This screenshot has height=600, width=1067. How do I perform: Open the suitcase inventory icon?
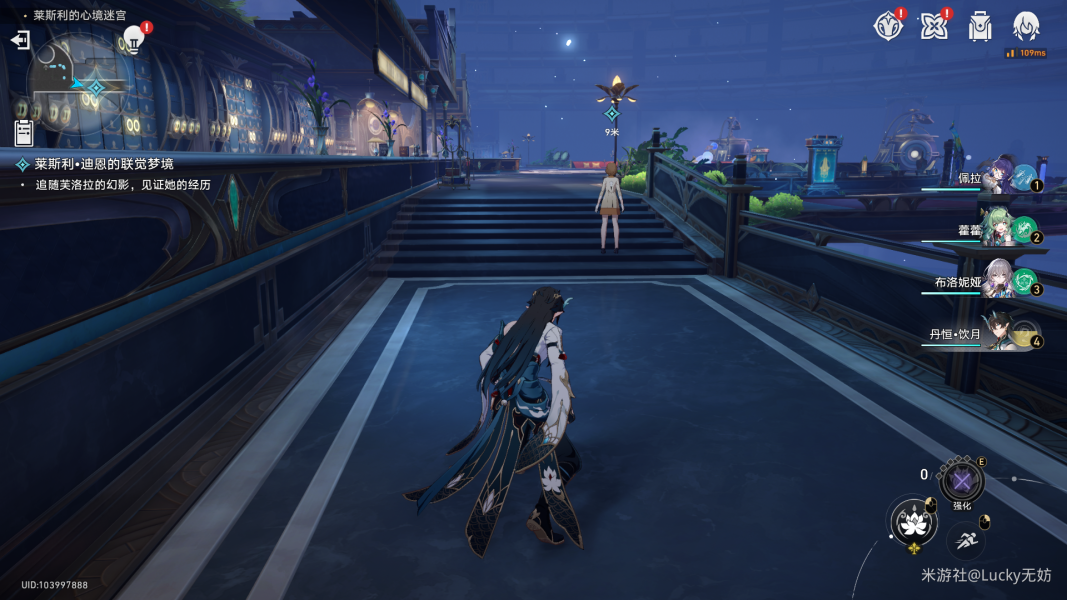980,27
